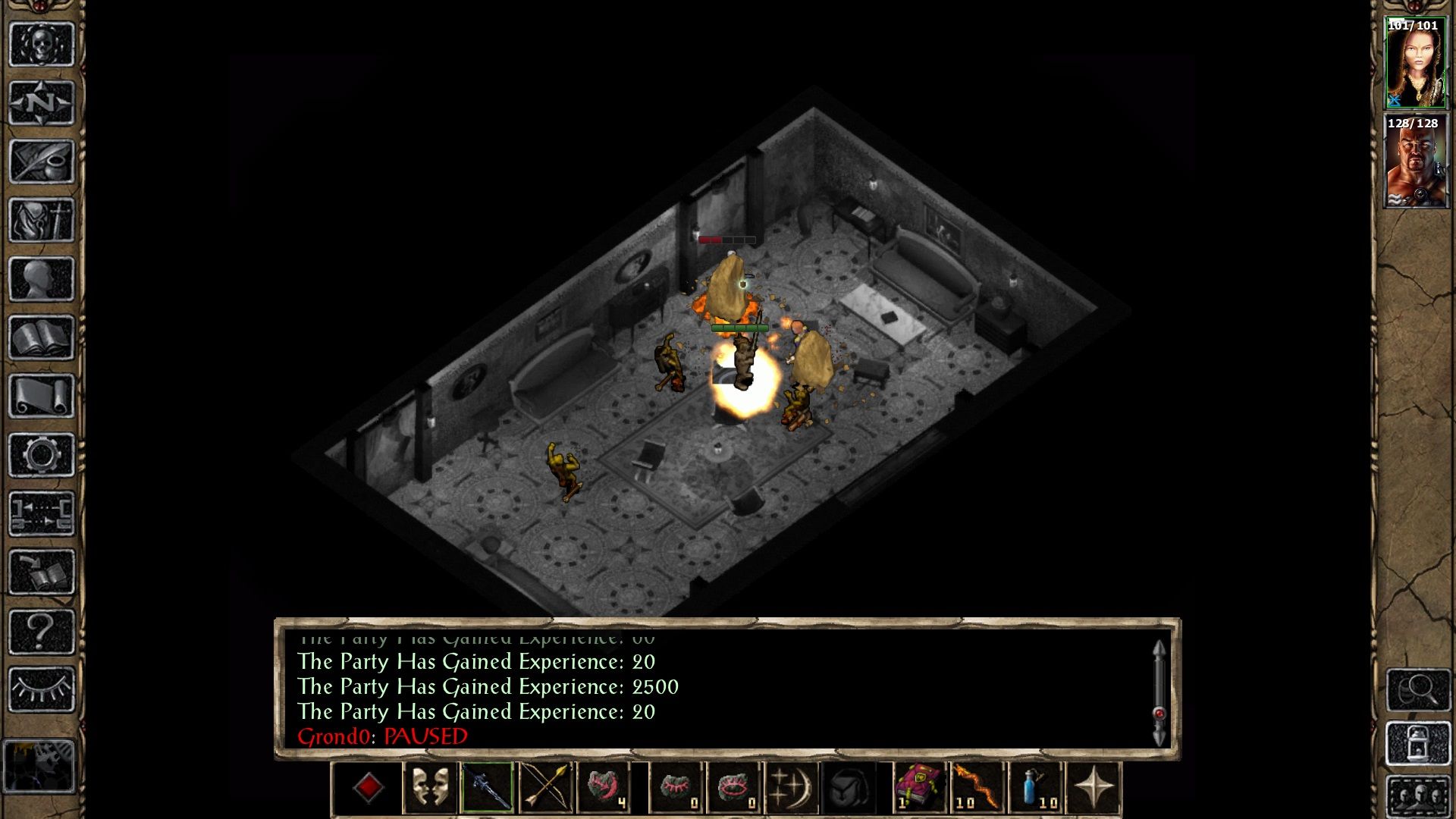
Task: Rest the party using the eyelid icon
Action: click(x=42, y=690)
